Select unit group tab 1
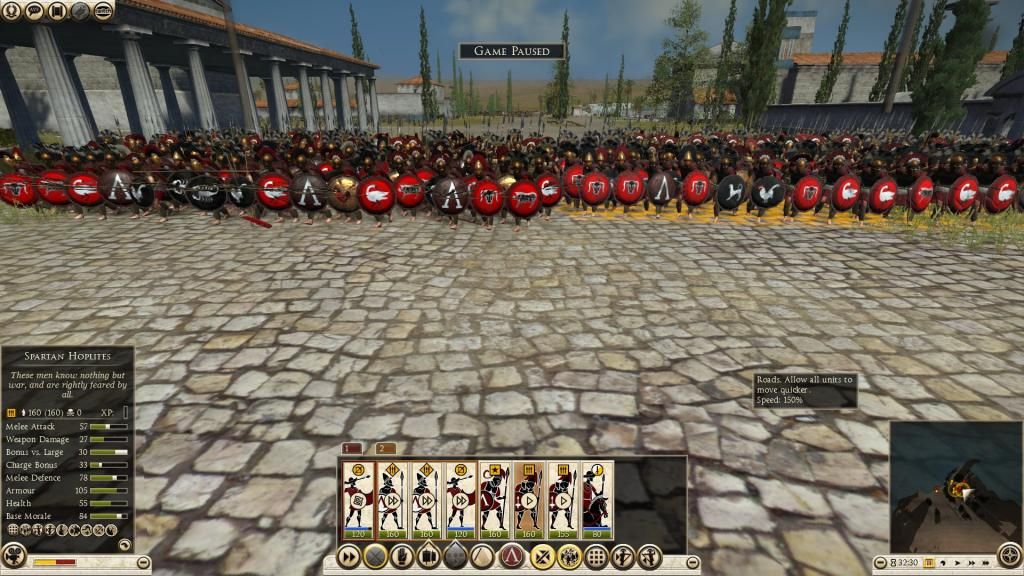 coord(352,448)
